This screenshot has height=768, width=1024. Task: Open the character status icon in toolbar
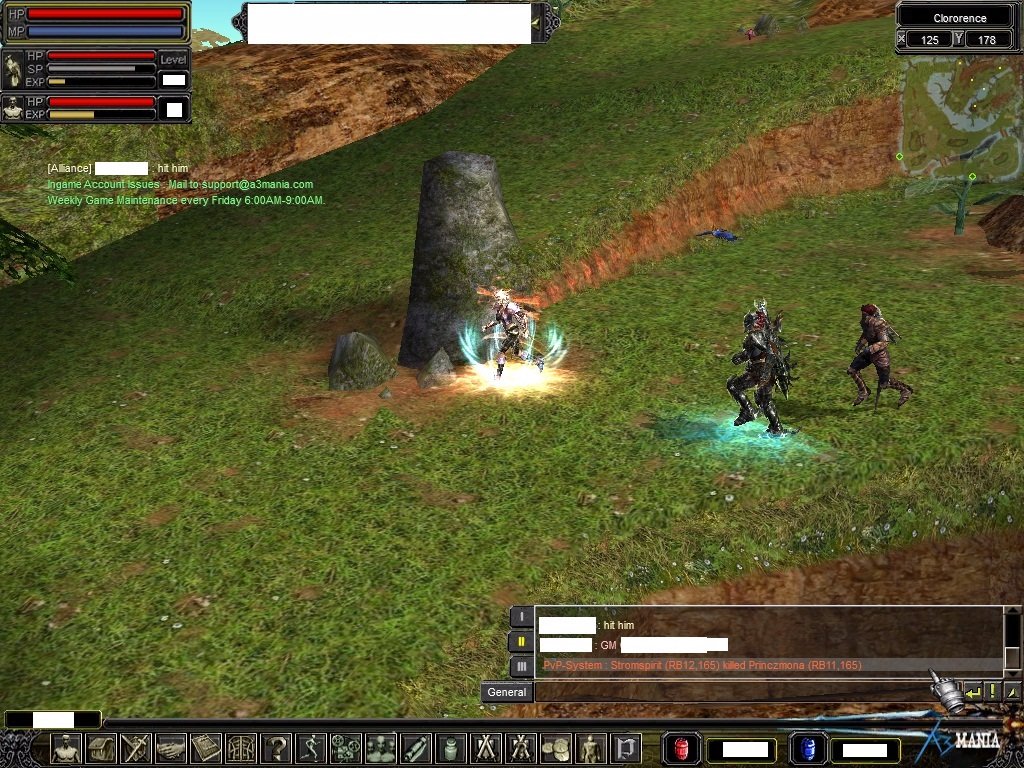(x=66, y=748)
